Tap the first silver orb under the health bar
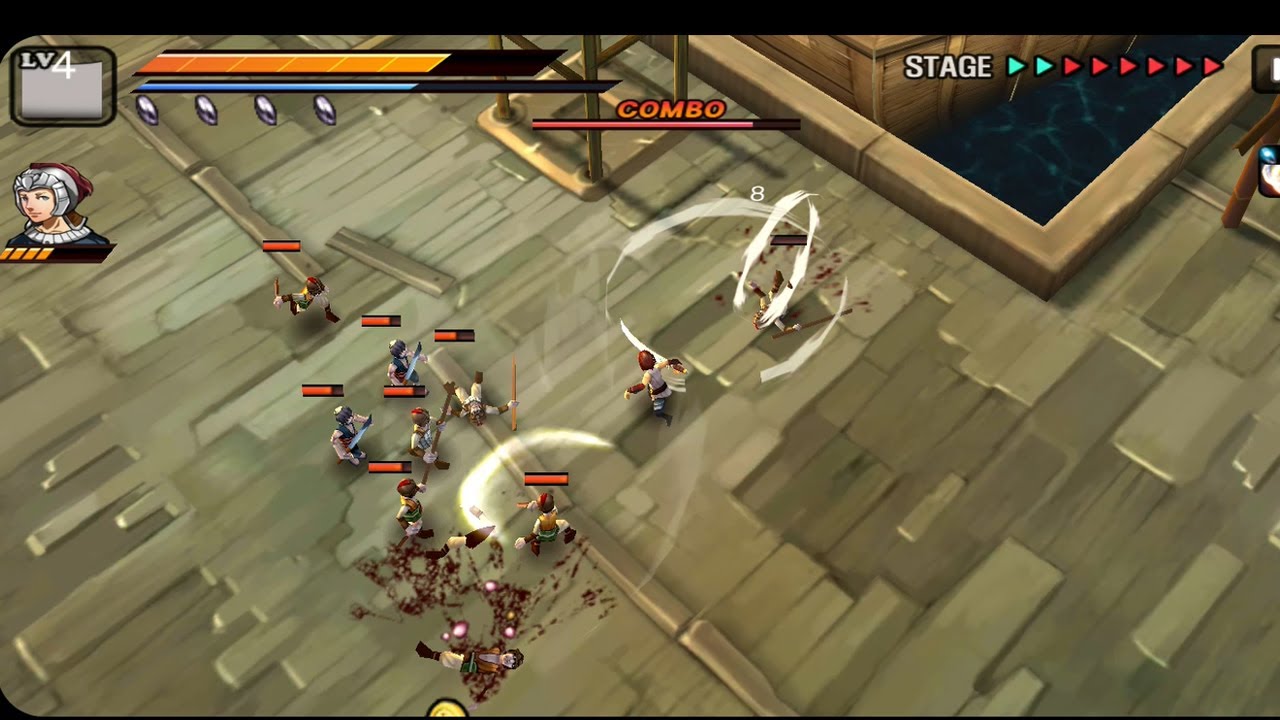 click(148, 110)
